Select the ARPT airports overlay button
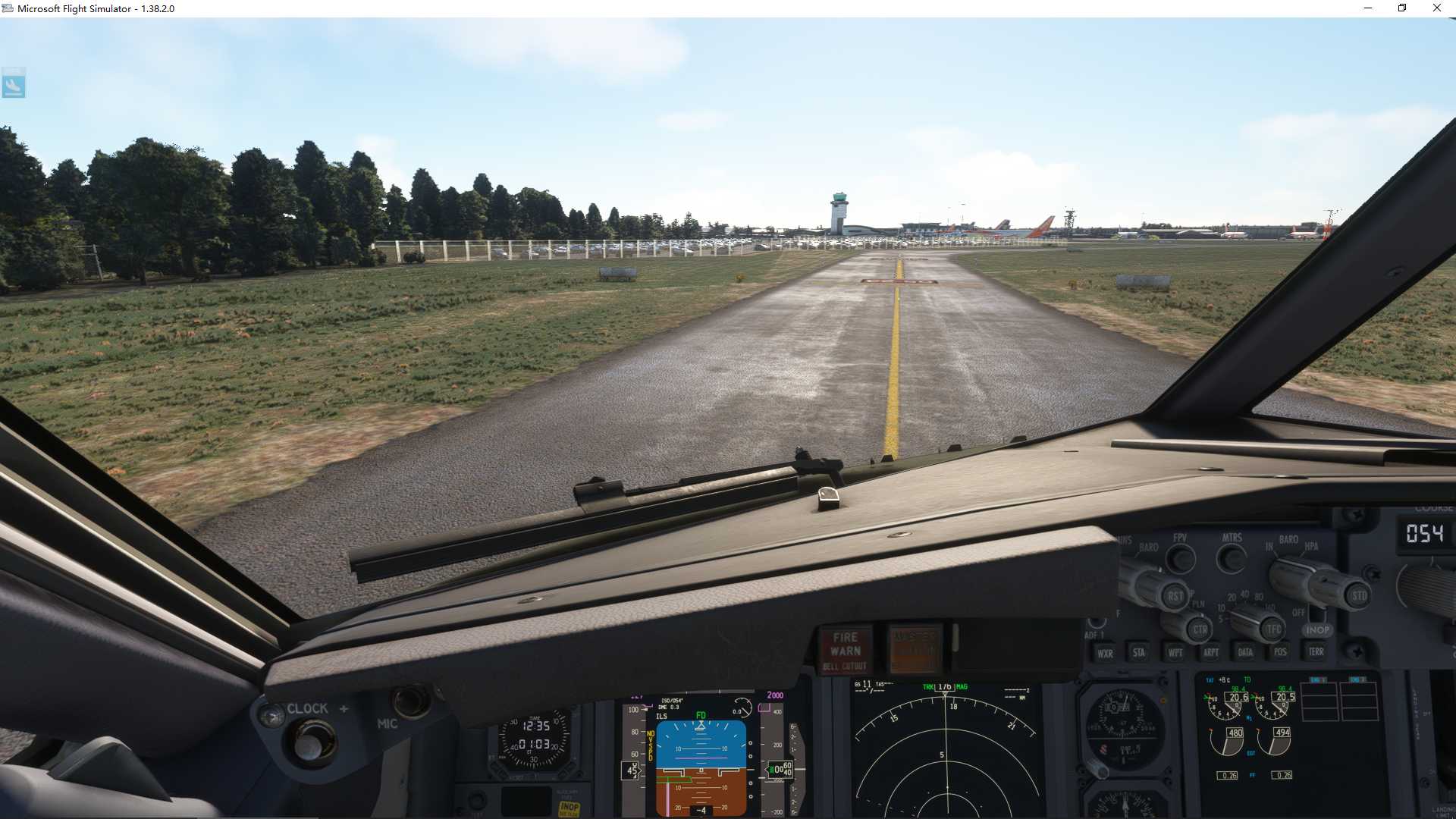 point(1211,651)
